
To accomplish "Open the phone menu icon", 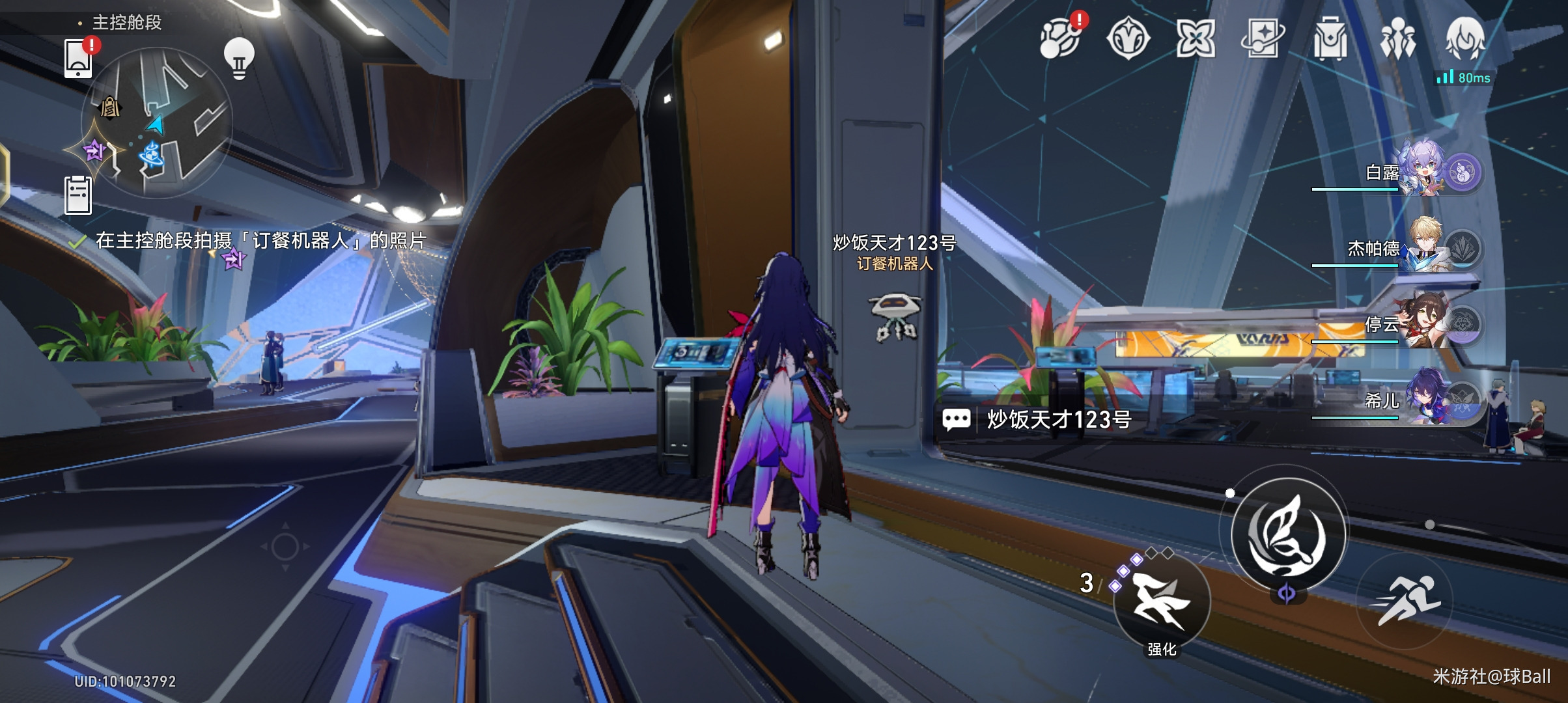I will click(78, 59).
